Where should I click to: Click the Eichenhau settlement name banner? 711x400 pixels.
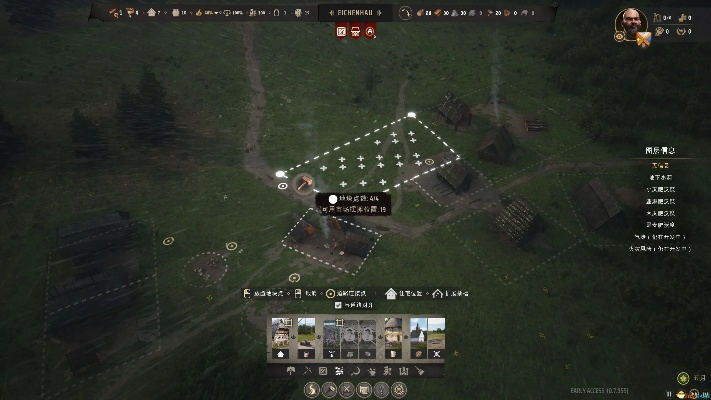click(x=355, y=12)
